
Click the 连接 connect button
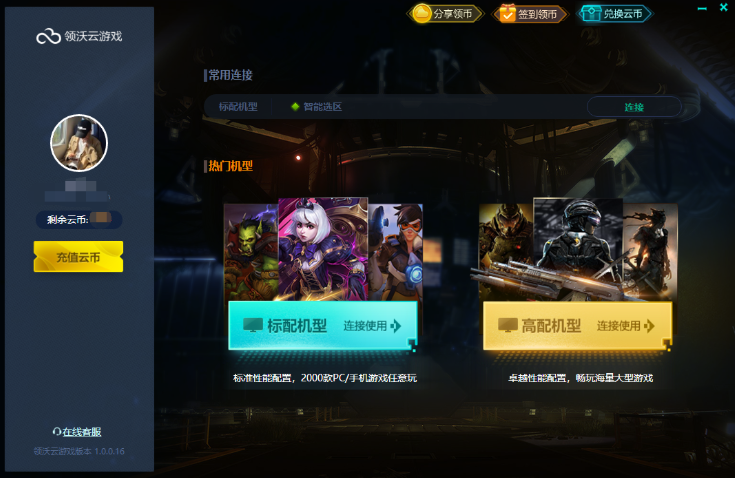(634, 107)
